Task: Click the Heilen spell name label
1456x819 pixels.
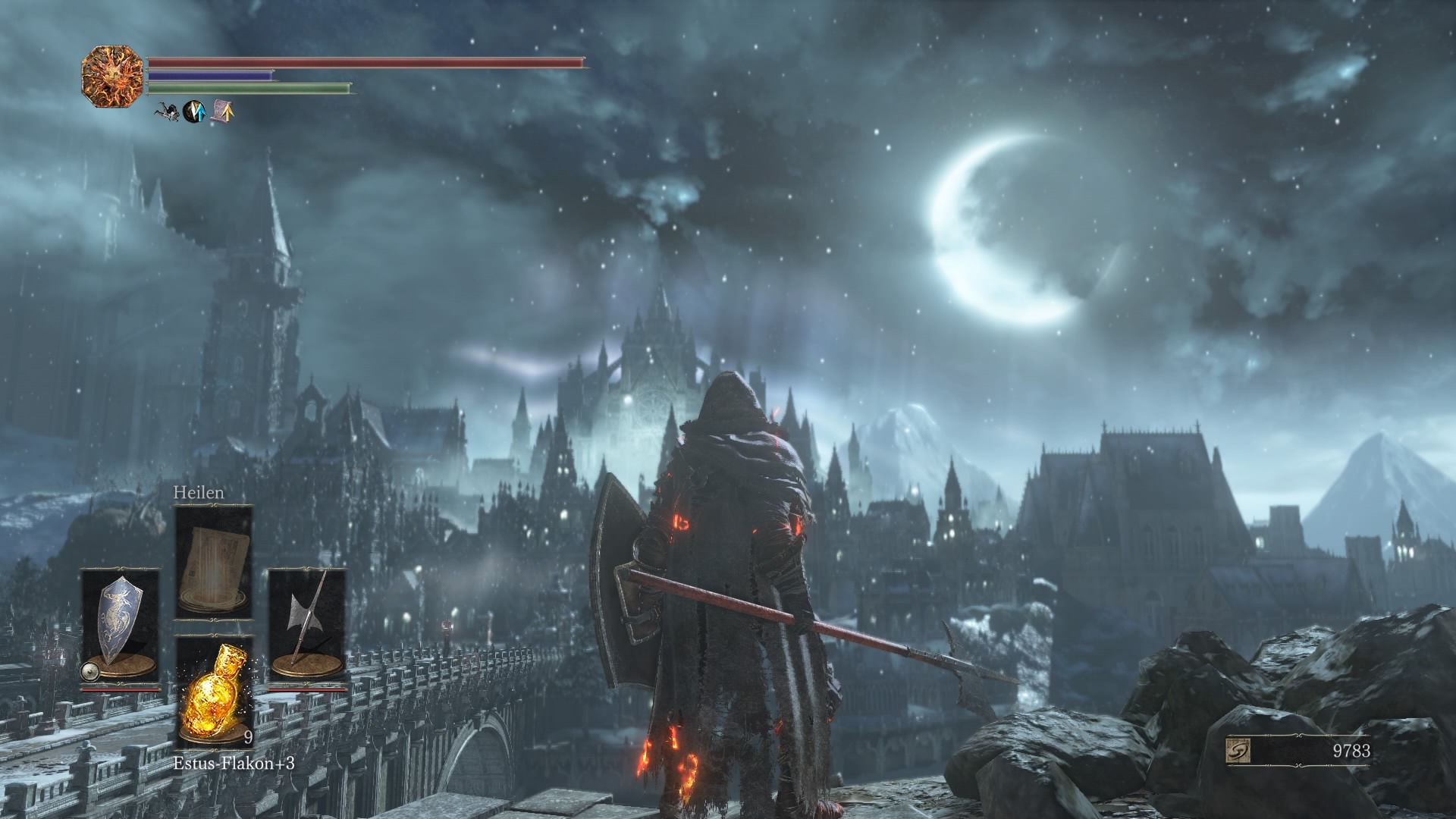Action: click(x=199, y=494)
